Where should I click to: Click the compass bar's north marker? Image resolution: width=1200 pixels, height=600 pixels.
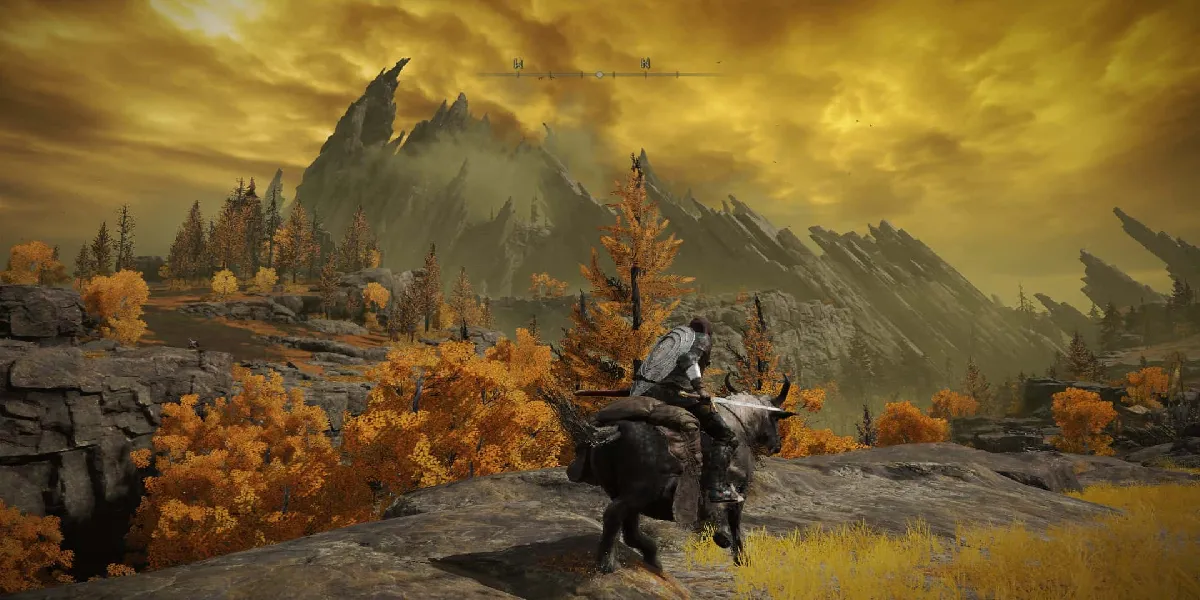click(645, 64)
